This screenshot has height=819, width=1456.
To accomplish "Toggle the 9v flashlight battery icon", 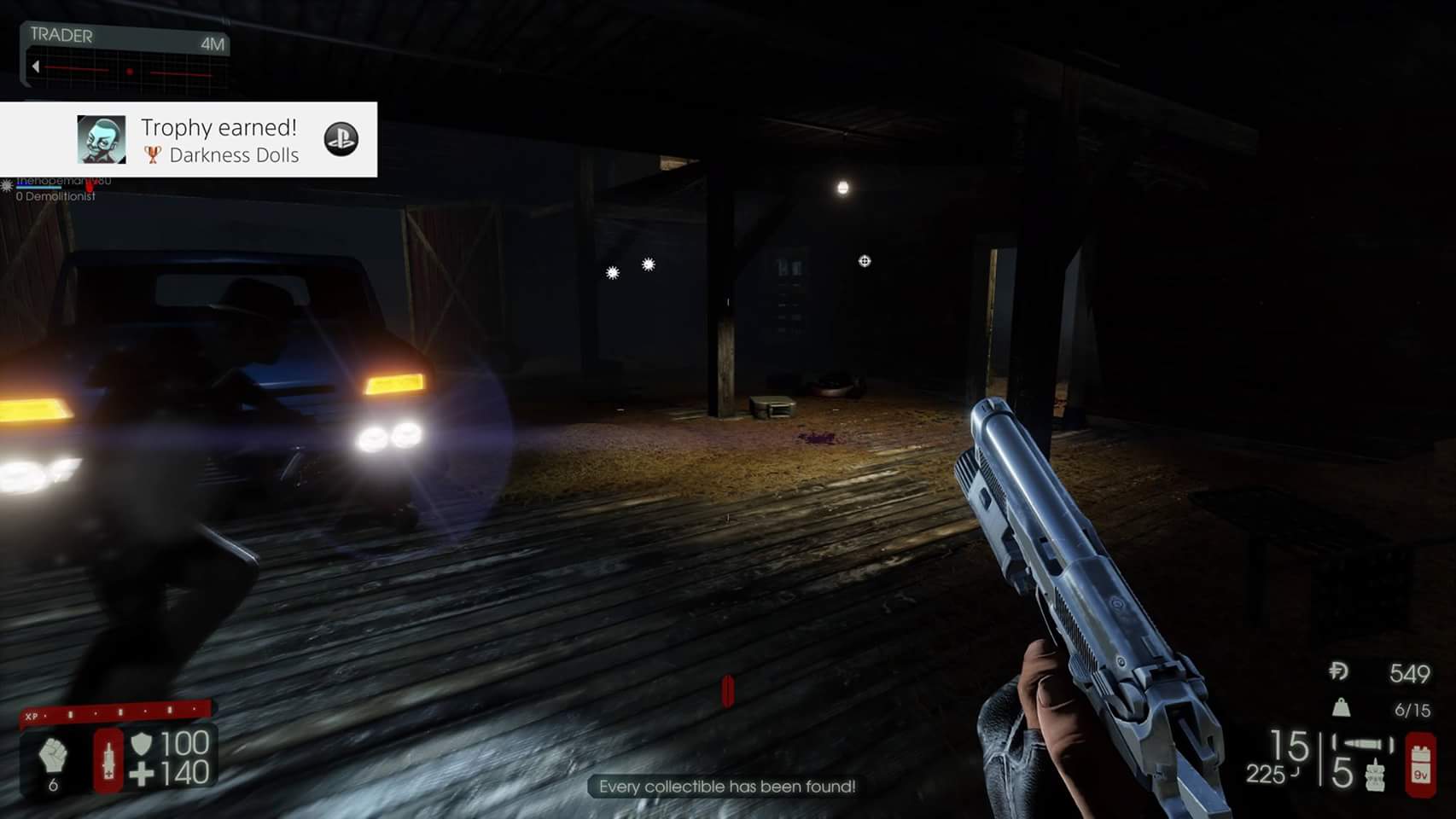I will (1421, 765).
